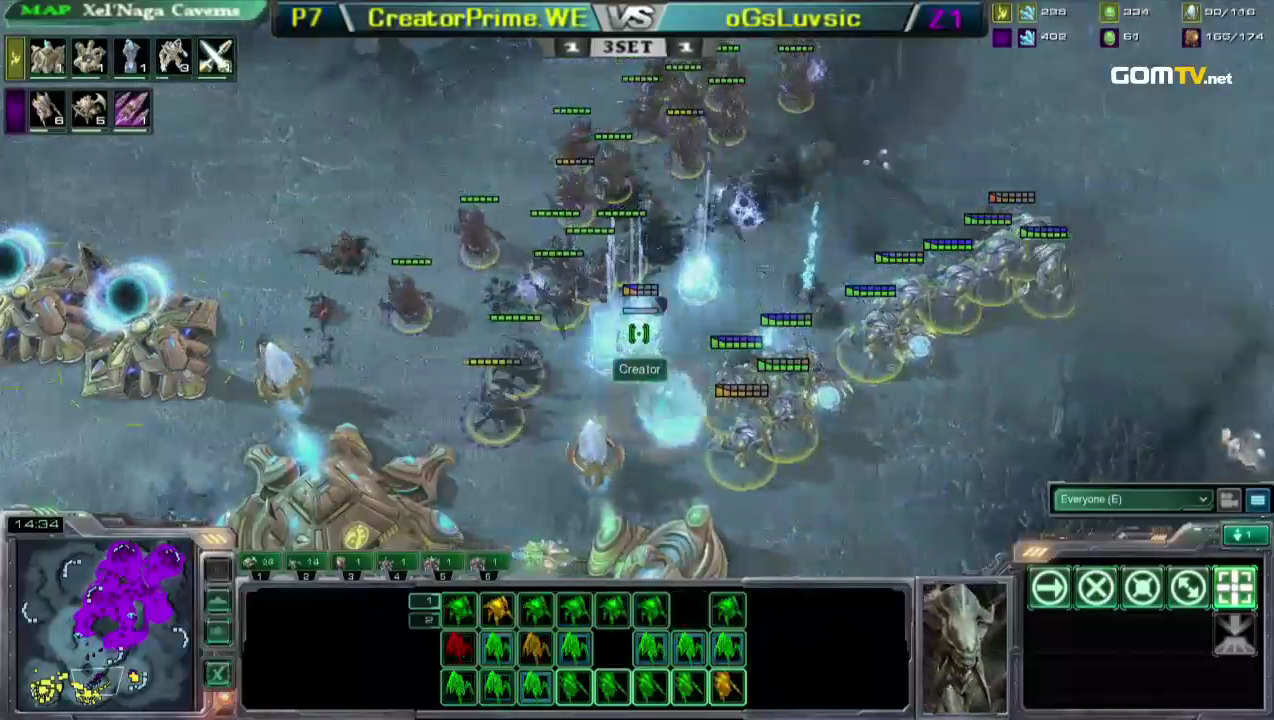Select the Hold Position command
The width and height of the screenshot is (1274, 720).
tap(1142, 589)
